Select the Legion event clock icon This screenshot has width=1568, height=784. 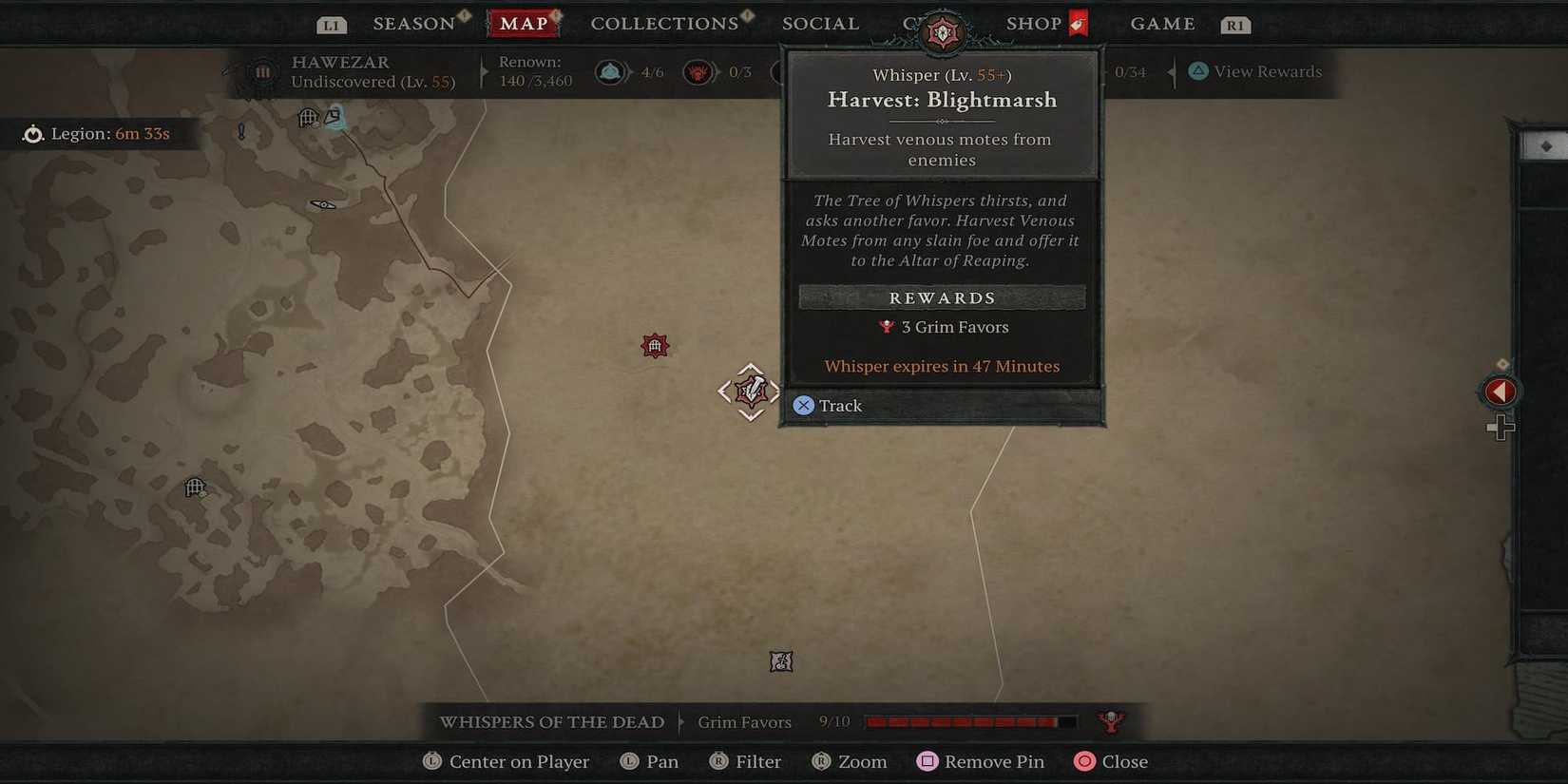pyautogui.click(x=33, y=133)
